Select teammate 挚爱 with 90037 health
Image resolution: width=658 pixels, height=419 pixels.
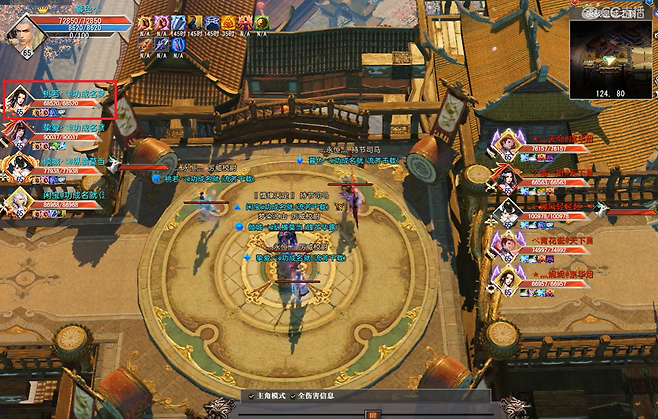point(18,134)
